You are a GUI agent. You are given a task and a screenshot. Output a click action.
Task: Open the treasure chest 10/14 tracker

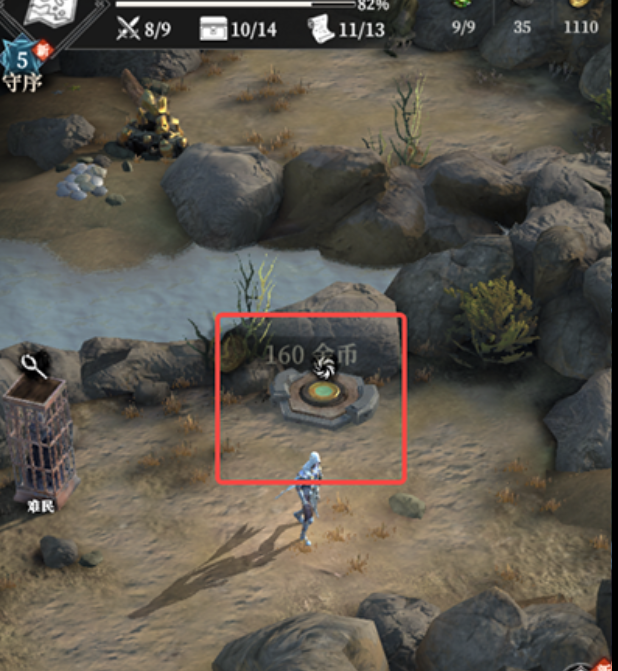238,29
